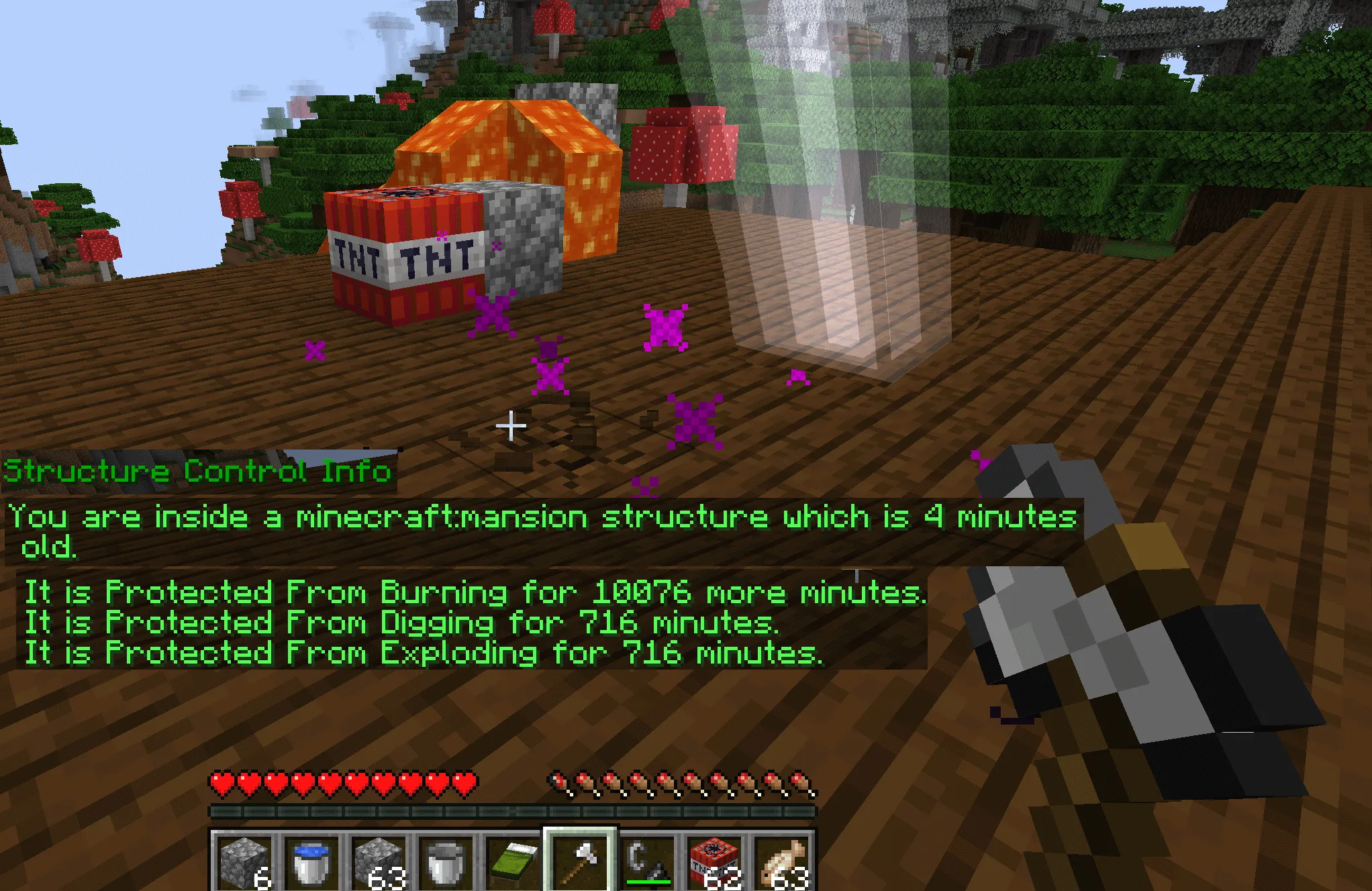Click the Protected From Digging message
This screenshot has height=891, width=1372.
403,623
